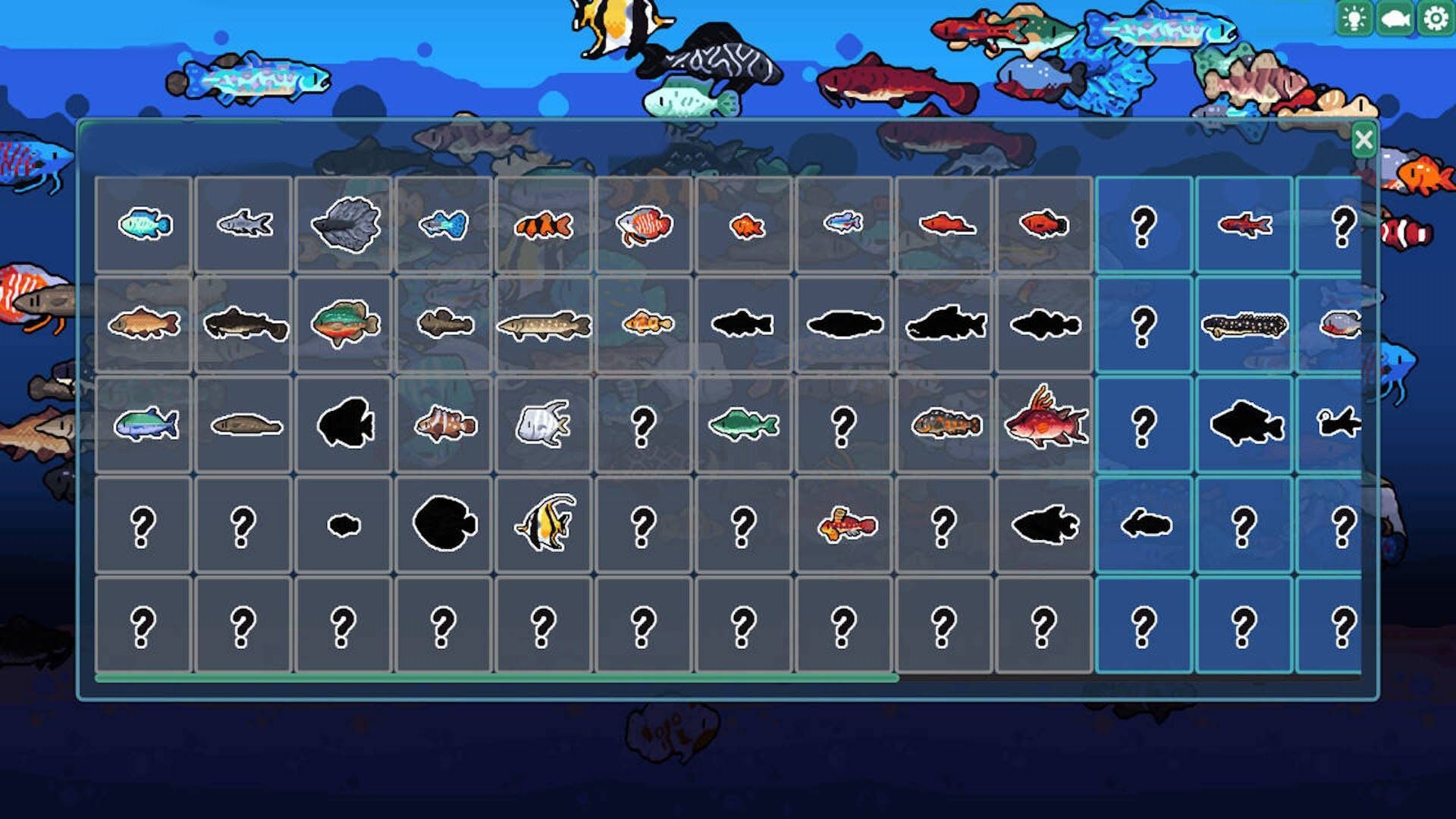Pick the small goldfish tile

[745, 225]
